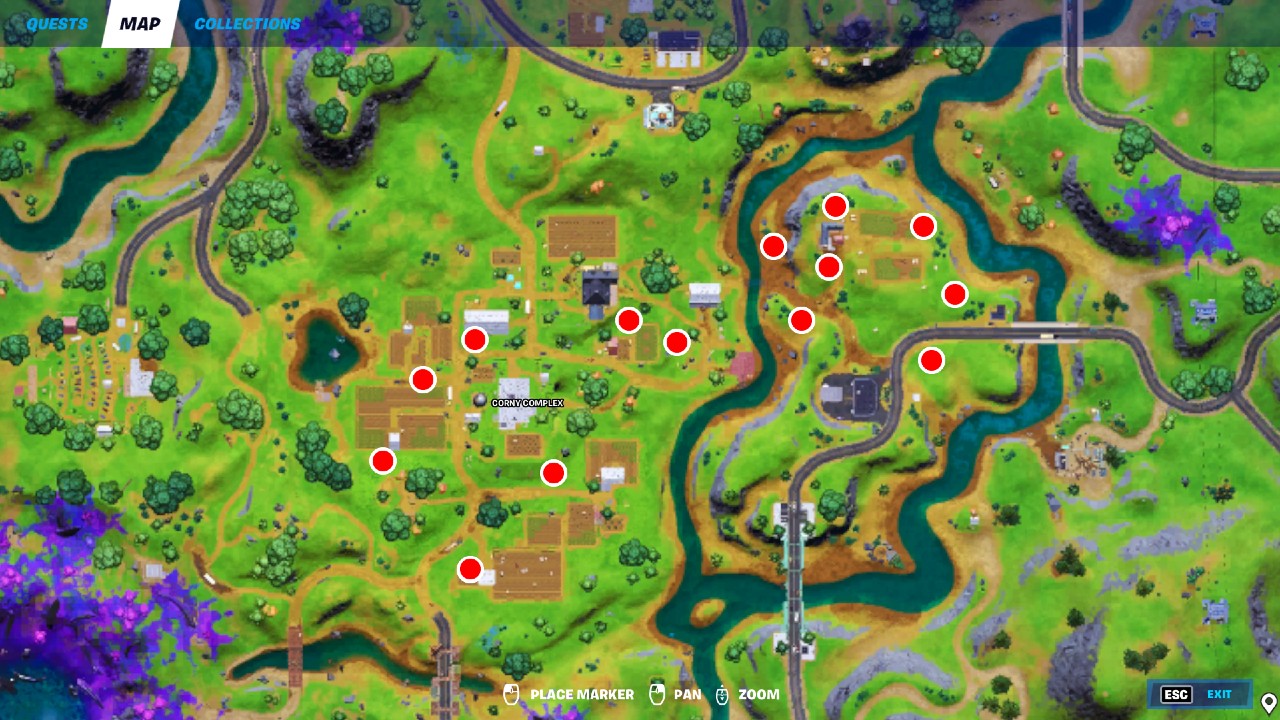The height and width of the screenshot is (720, 1280).
Task: Click the westernmost red marker at Corny Complex
Action: pos(383,461)
